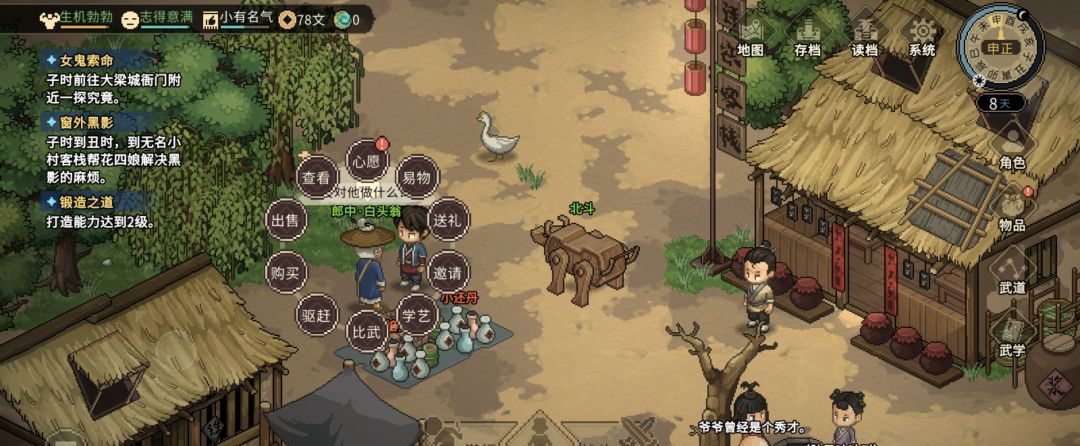This screenshot has height=446, width=1080.
Task: Open the 购买 (Buy) option
Action: pos(285,272)
